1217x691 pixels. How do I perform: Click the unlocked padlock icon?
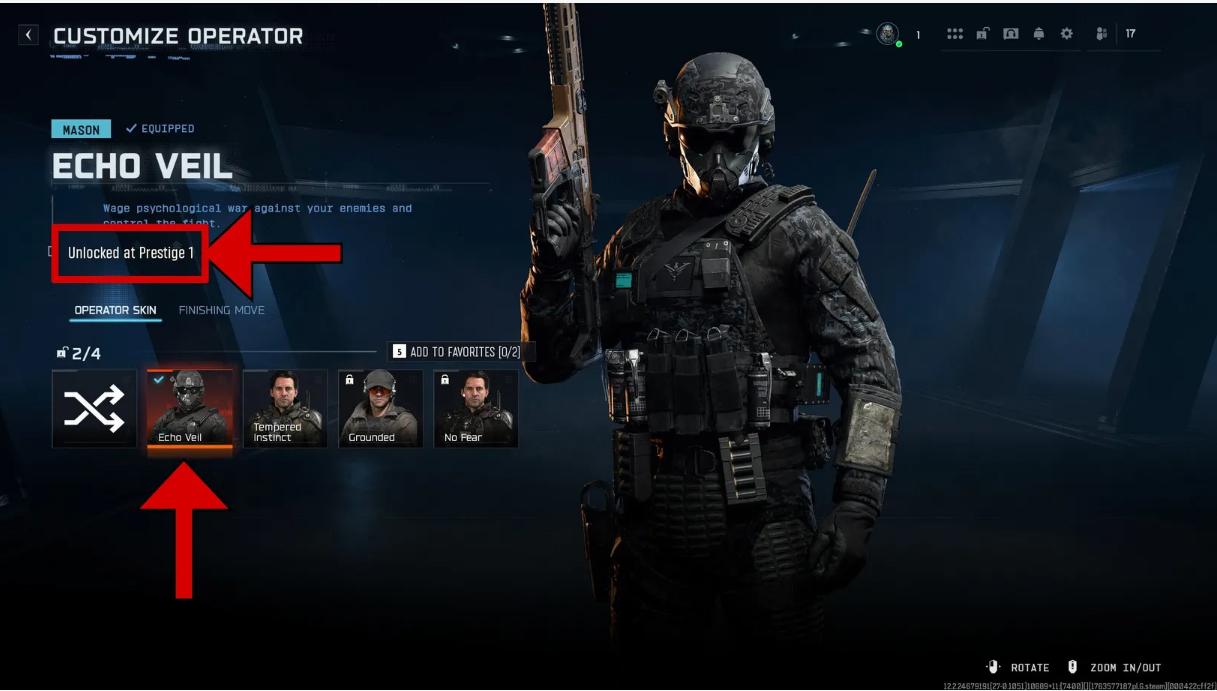[983, 34]
